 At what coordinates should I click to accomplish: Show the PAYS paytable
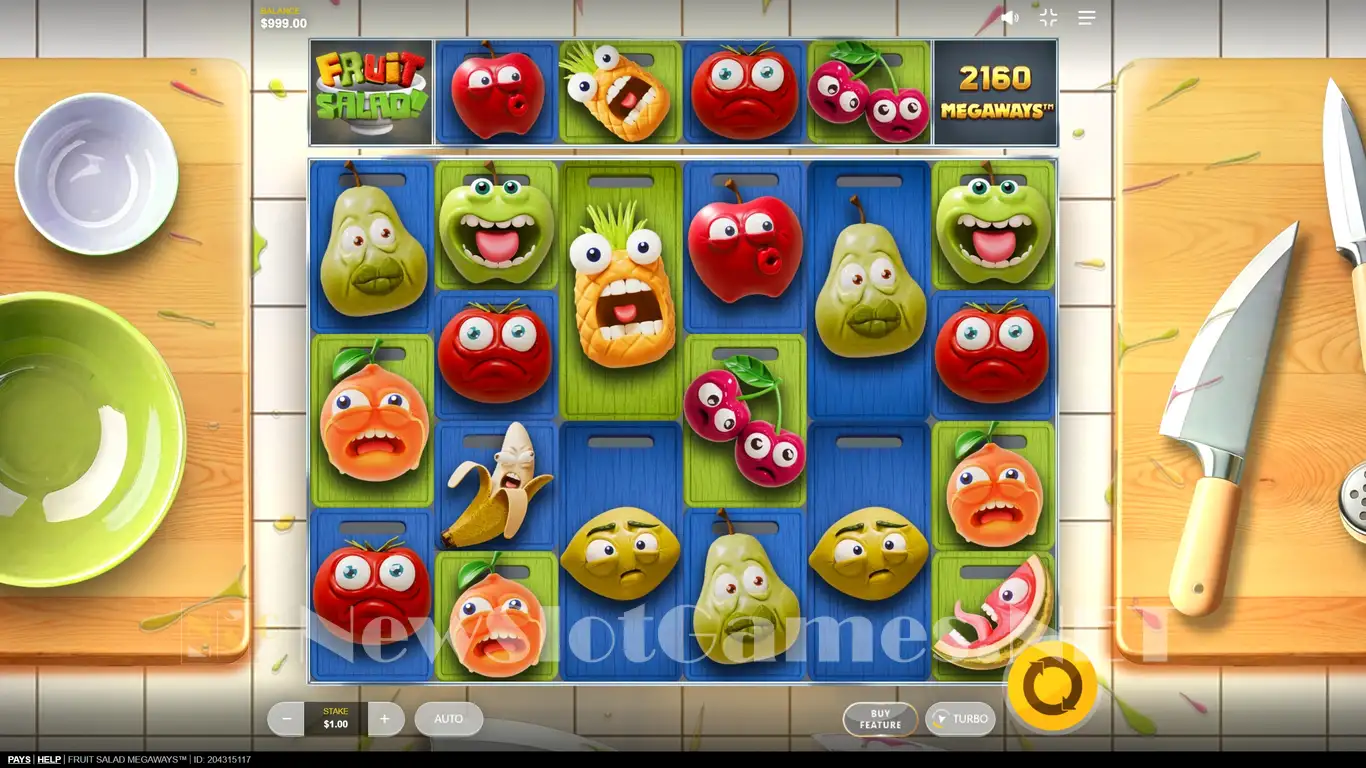(x=19, y=760)
